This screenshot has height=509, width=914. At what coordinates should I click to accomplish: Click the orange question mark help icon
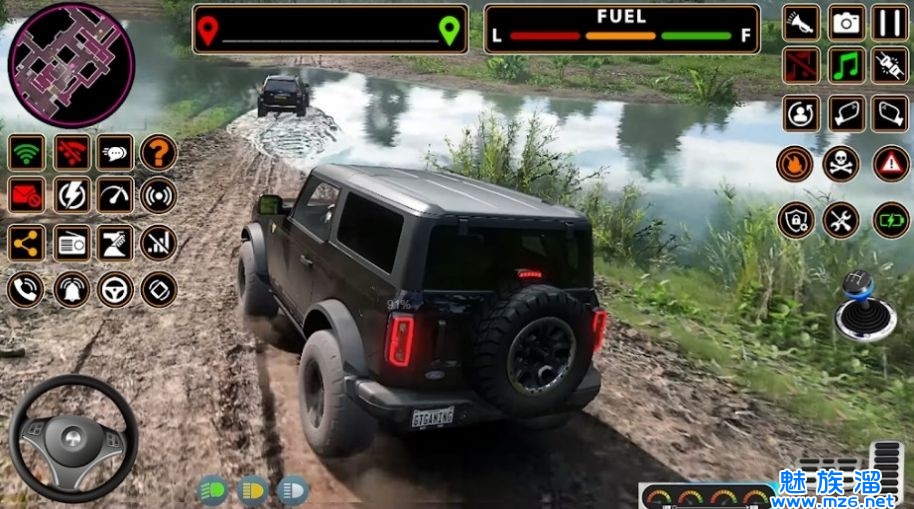point(158,152)
